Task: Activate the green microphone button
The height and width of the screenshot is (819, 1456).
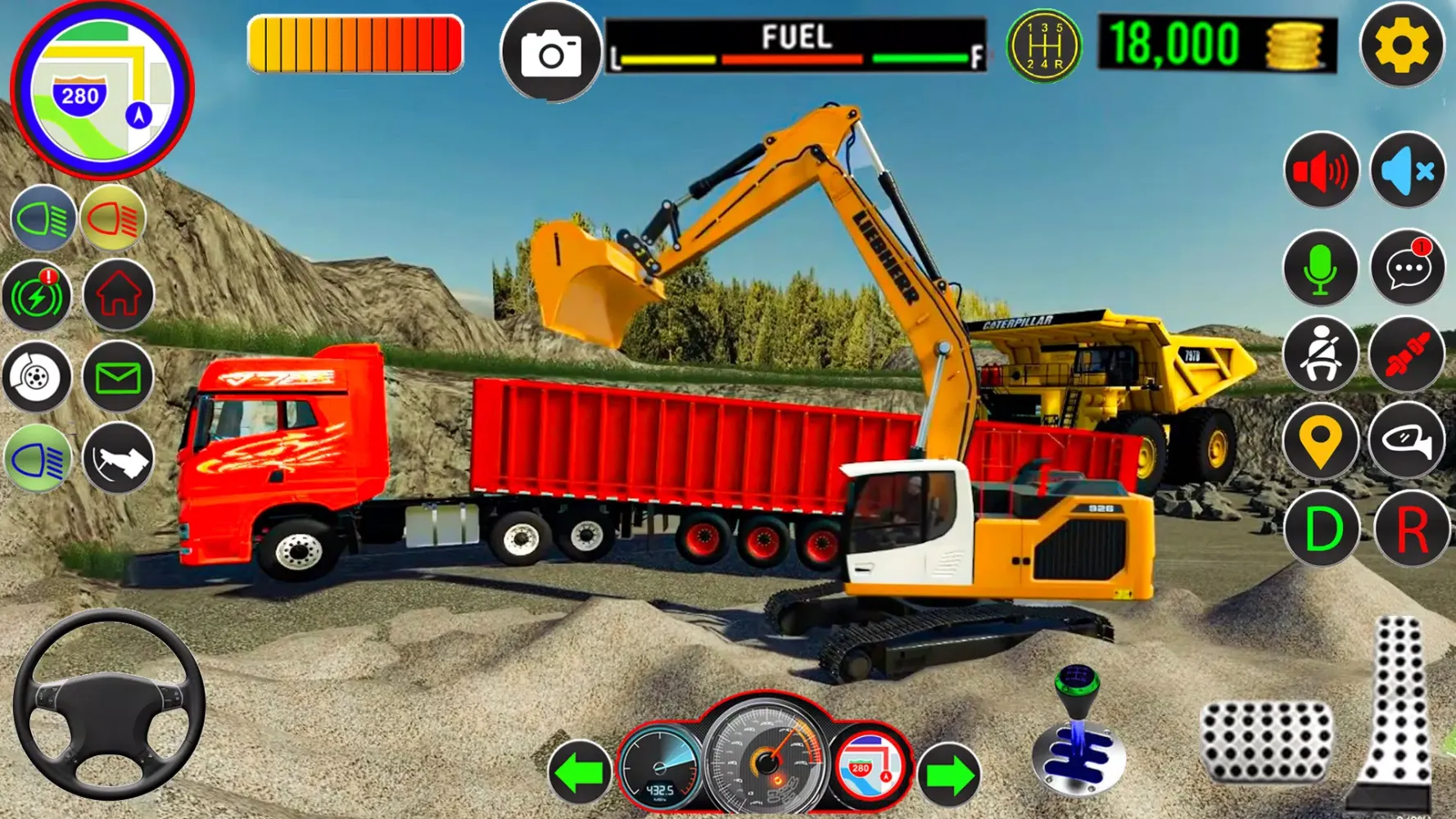Action: (1320, 269)
